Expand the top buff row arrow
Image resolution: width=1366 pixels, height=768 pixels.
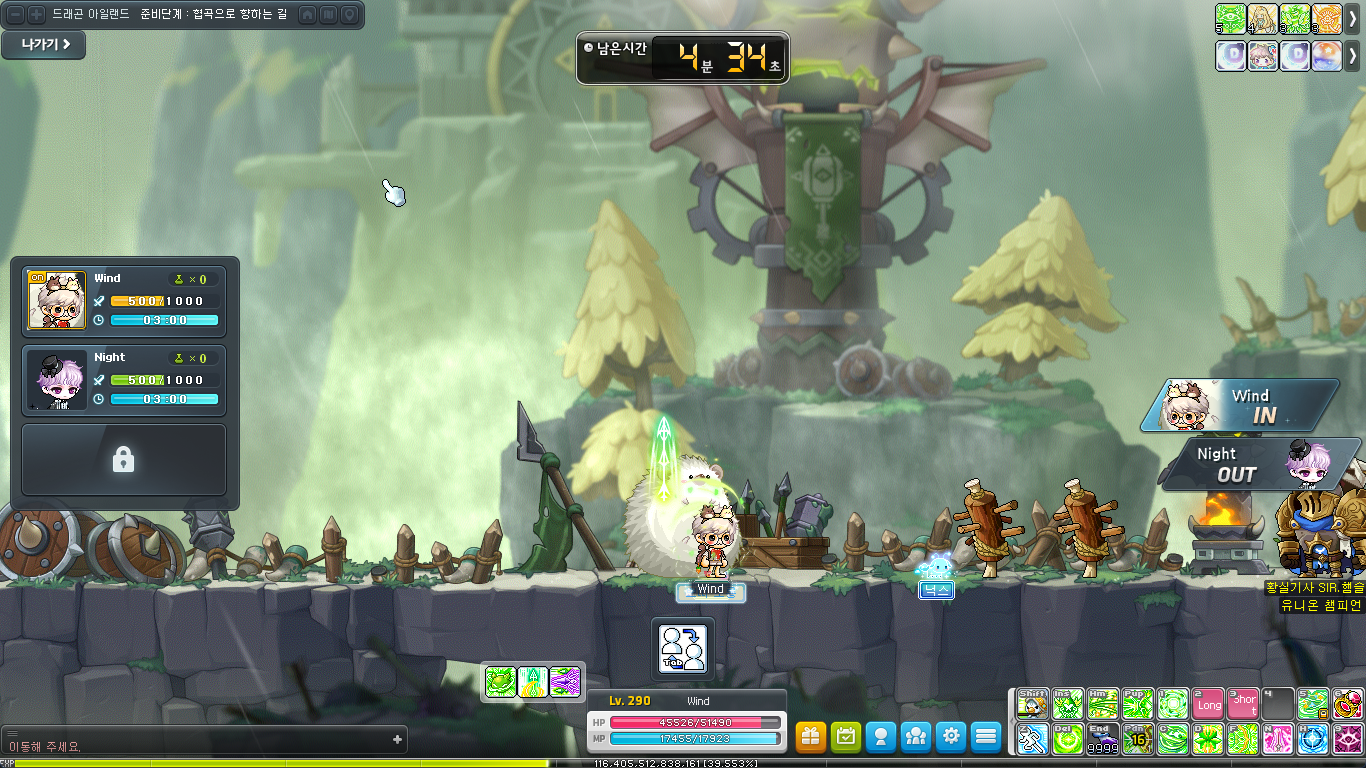click(1353, 19)
